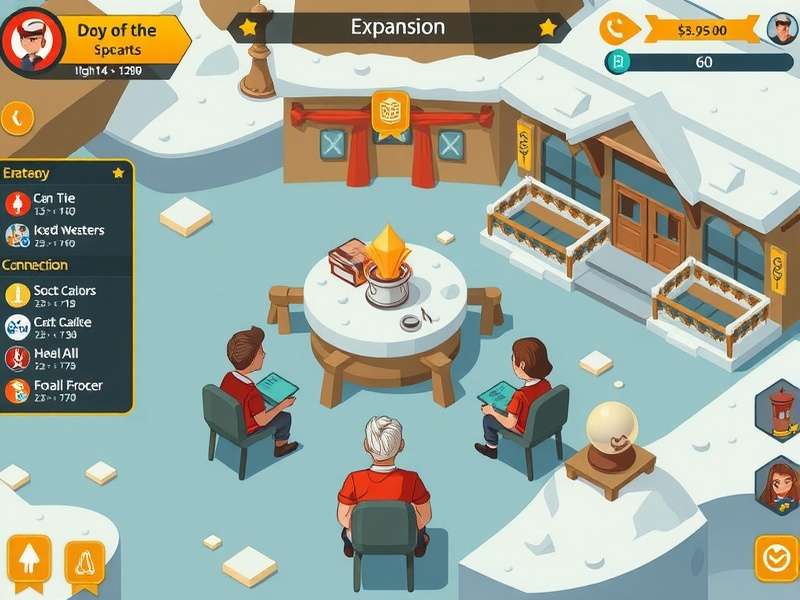Viewport: 800px width, 600px height.
Task: Open the orange phone icon
Action: [619, 28]
